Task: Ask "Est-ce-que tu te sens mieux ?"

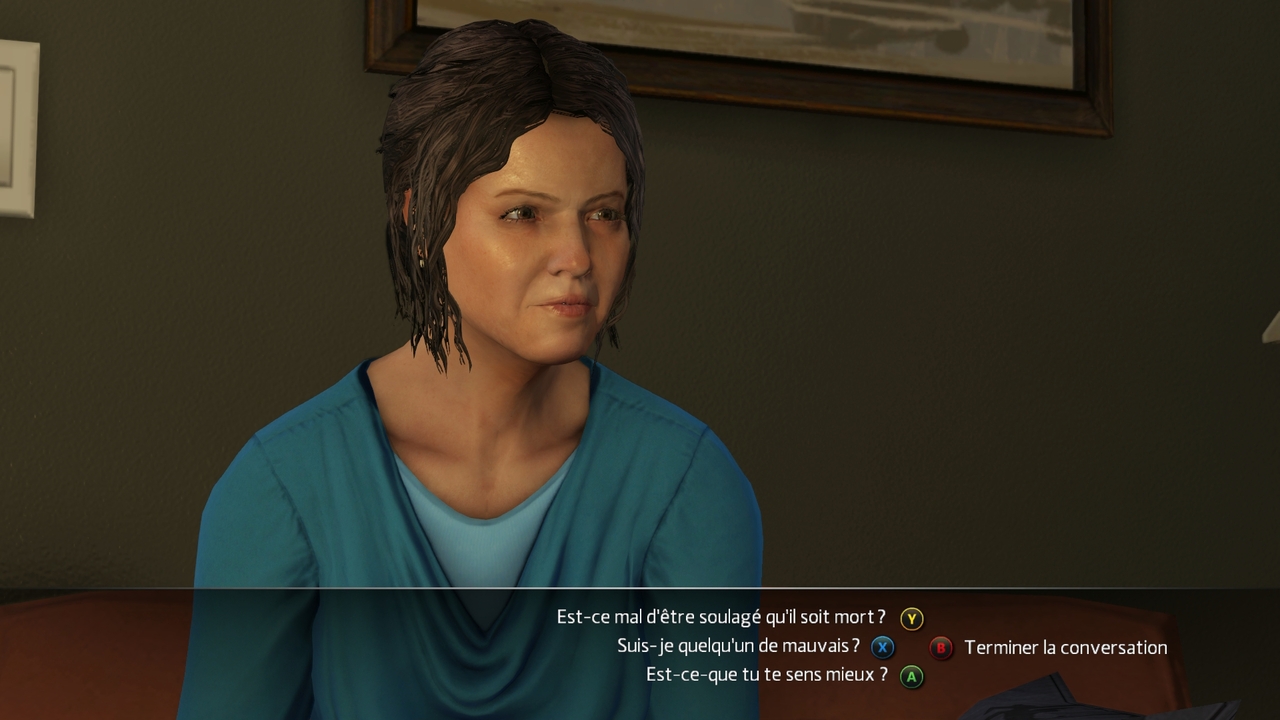Action: tap(767, 675)
